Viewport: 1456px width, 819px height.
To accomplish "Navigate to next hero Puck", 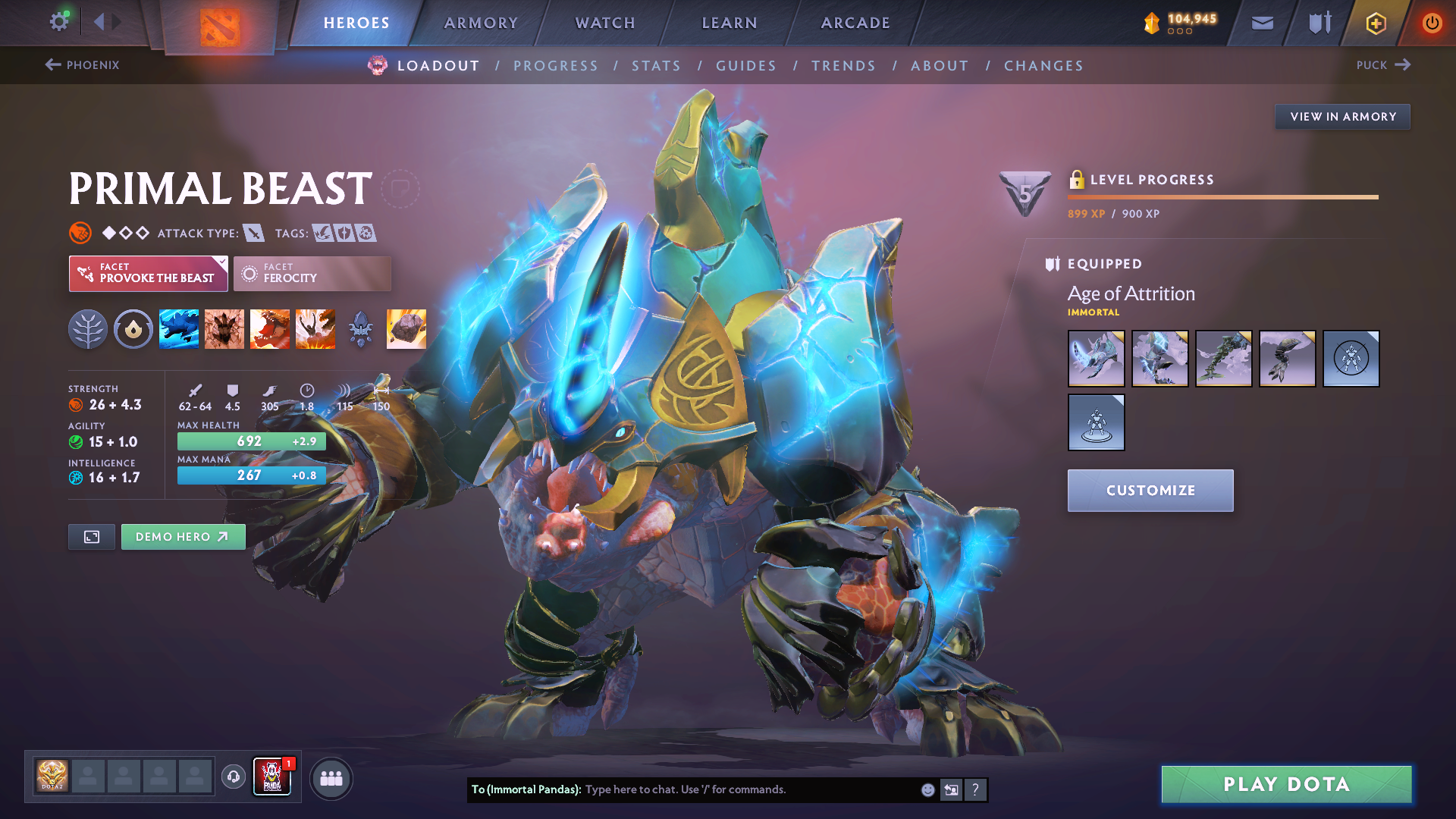I will coord(1383,65).
